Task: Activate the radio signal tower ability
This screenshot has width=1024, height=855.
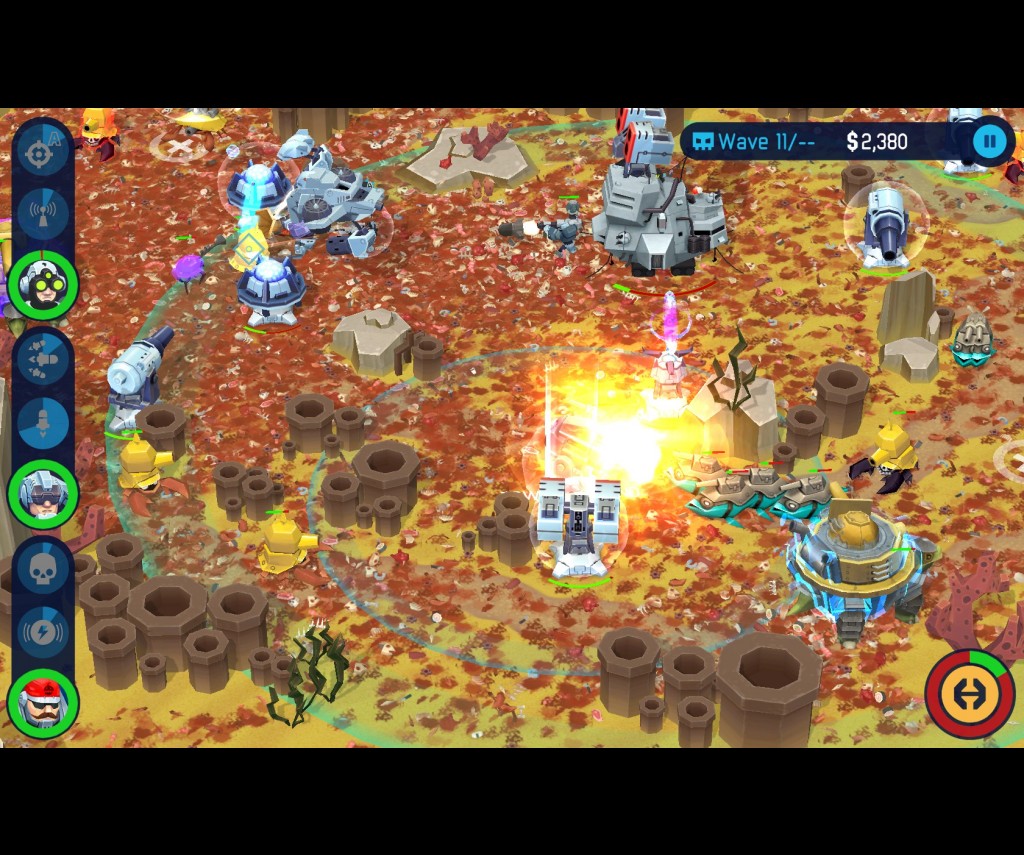Action: (43, 214)
